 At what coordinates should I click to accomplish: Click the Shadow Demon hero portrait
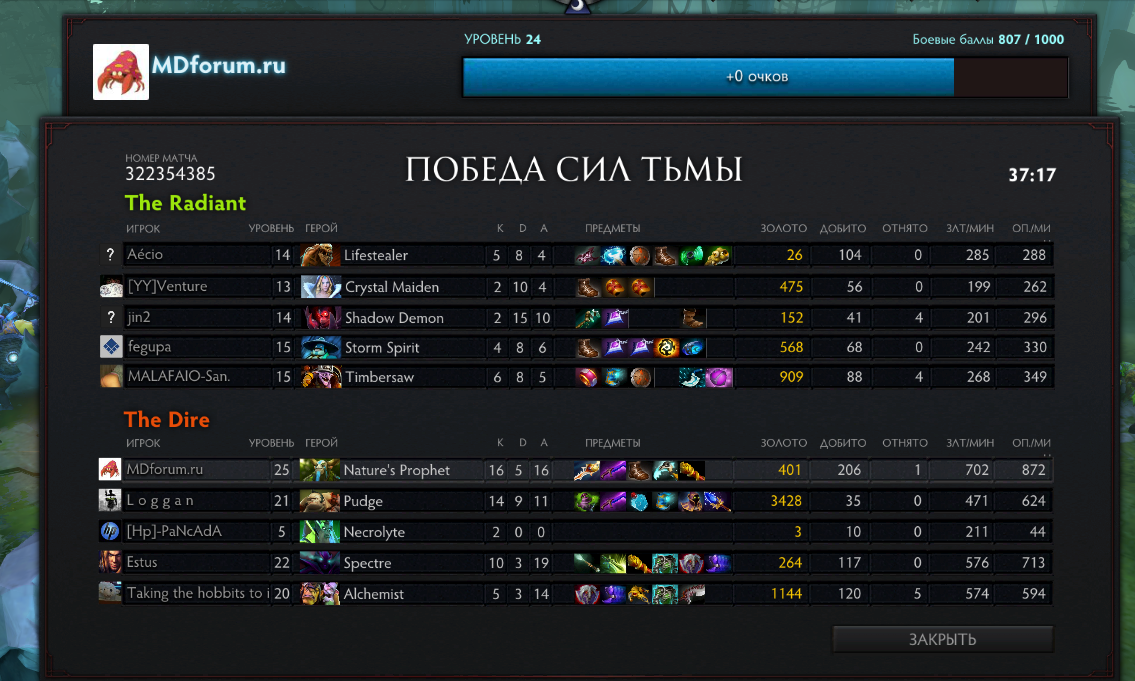click(x=320, y=318)
